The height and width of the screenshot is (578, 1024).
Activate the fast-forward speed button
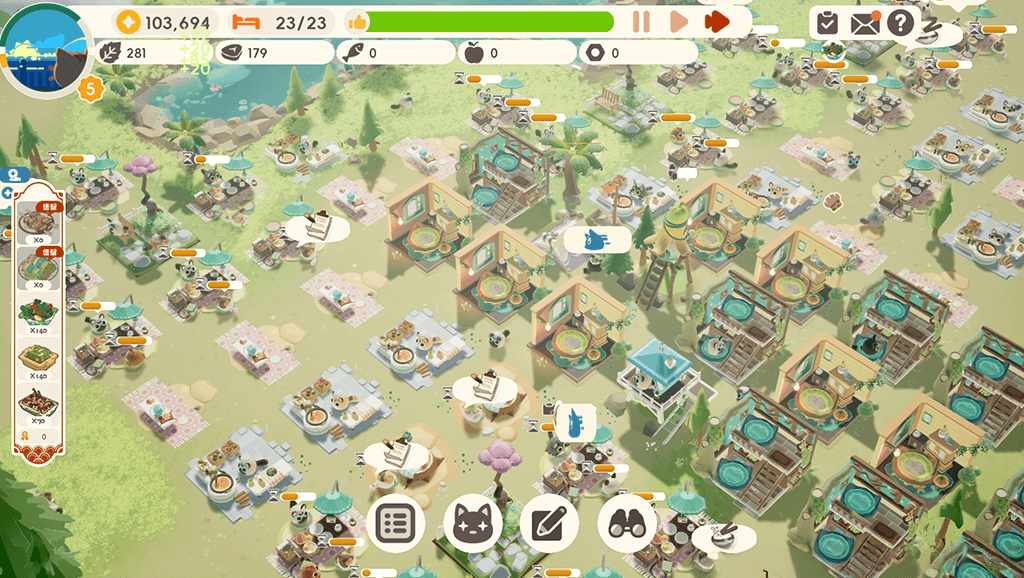[716, 21]
